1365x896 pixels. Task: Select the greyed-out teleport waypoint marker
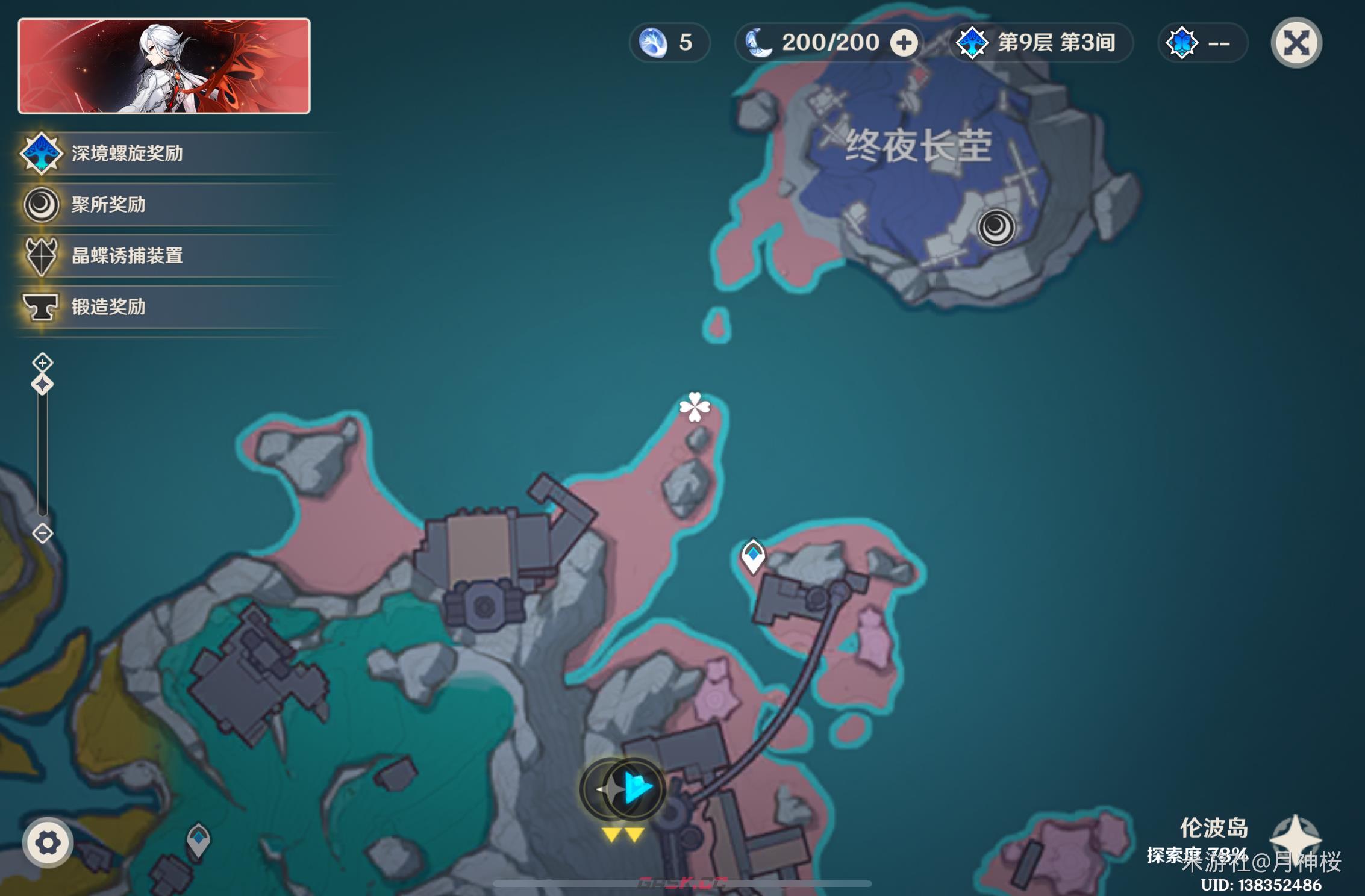pyautogui.click(x=198, y=839)
